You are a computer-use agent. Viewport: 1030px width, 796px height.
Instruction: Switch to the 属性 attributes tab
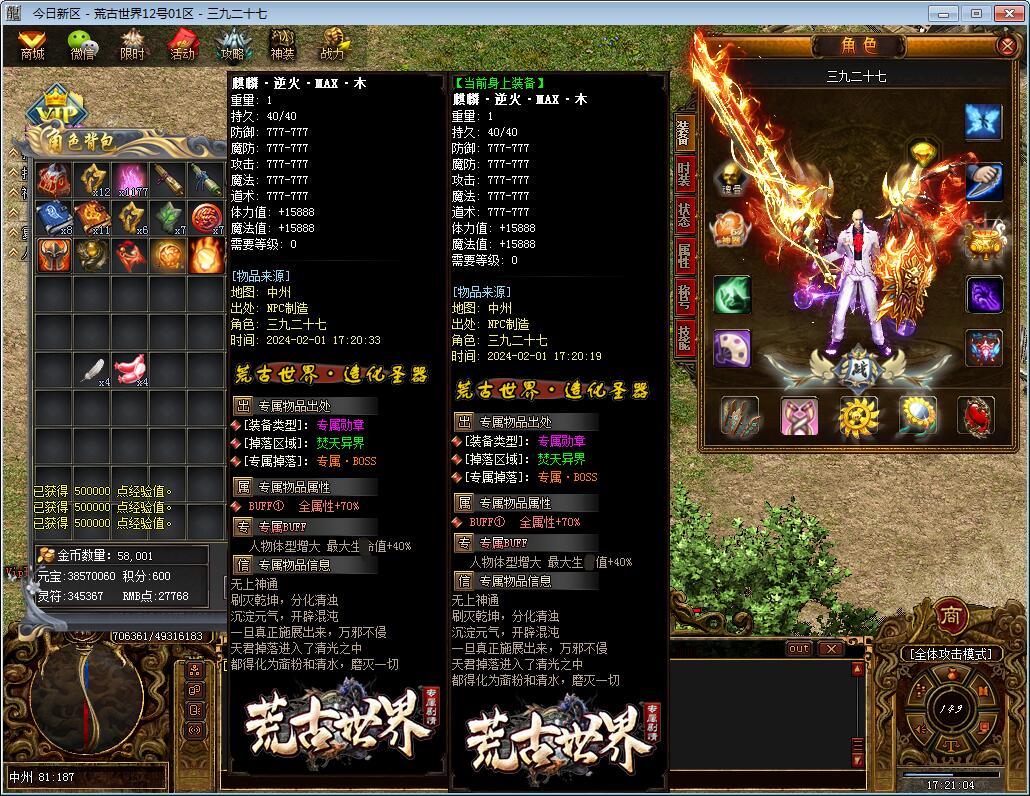684,256
